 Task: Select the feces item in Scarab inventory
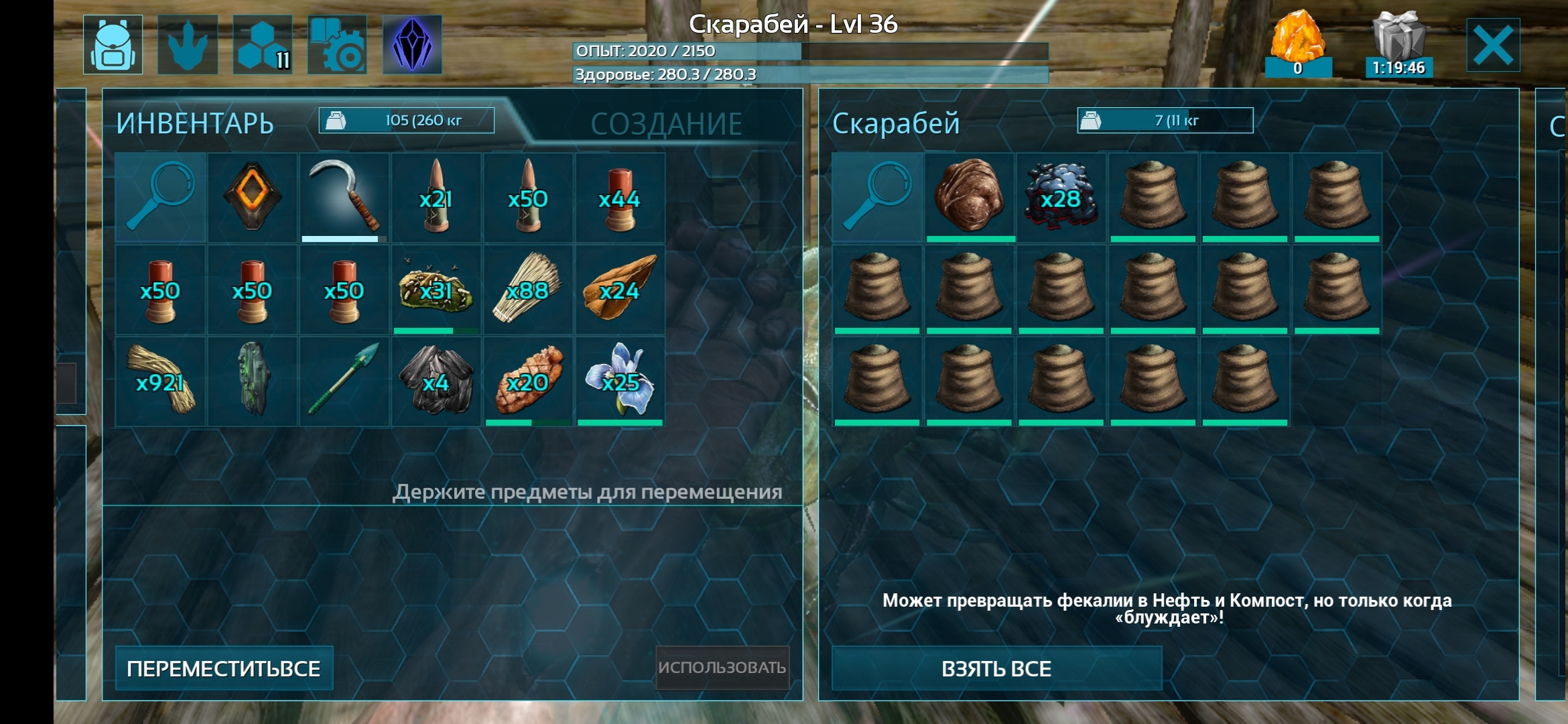[968, 198]
